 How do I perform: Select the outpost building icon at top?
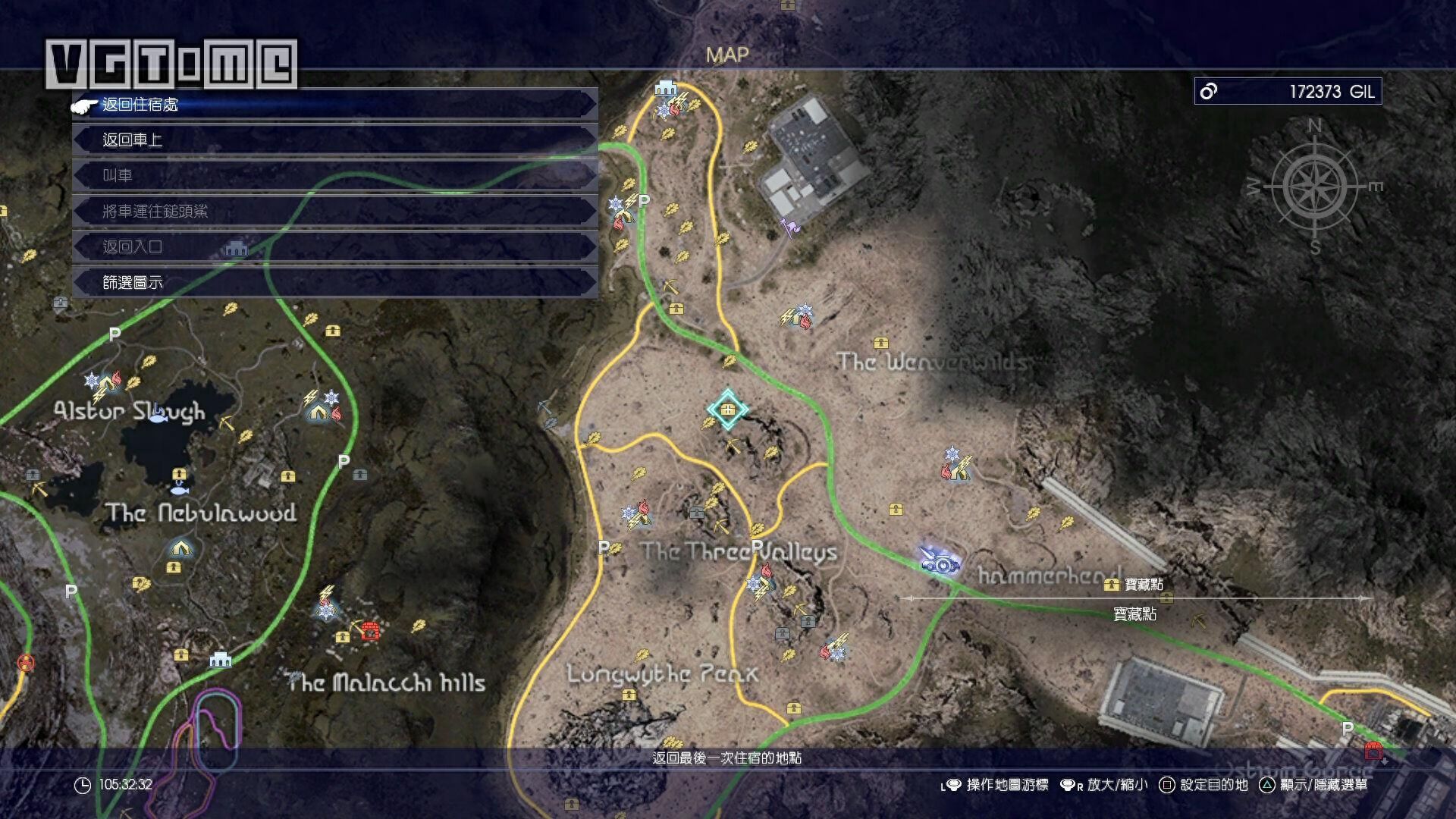click(x=665, y=89)
